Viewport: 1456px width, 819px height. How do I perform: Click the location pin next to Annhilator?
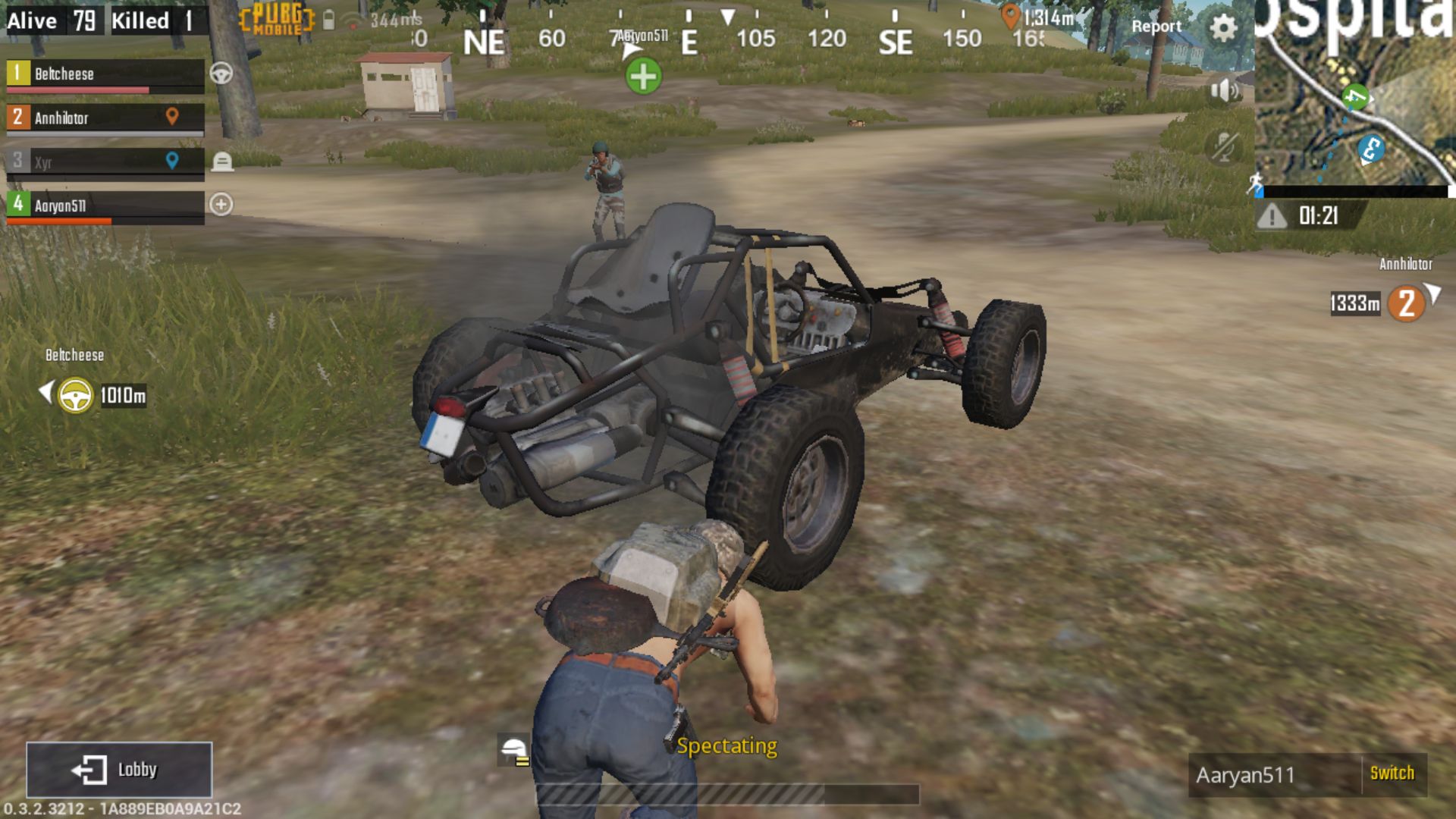(x=173, y=118)
